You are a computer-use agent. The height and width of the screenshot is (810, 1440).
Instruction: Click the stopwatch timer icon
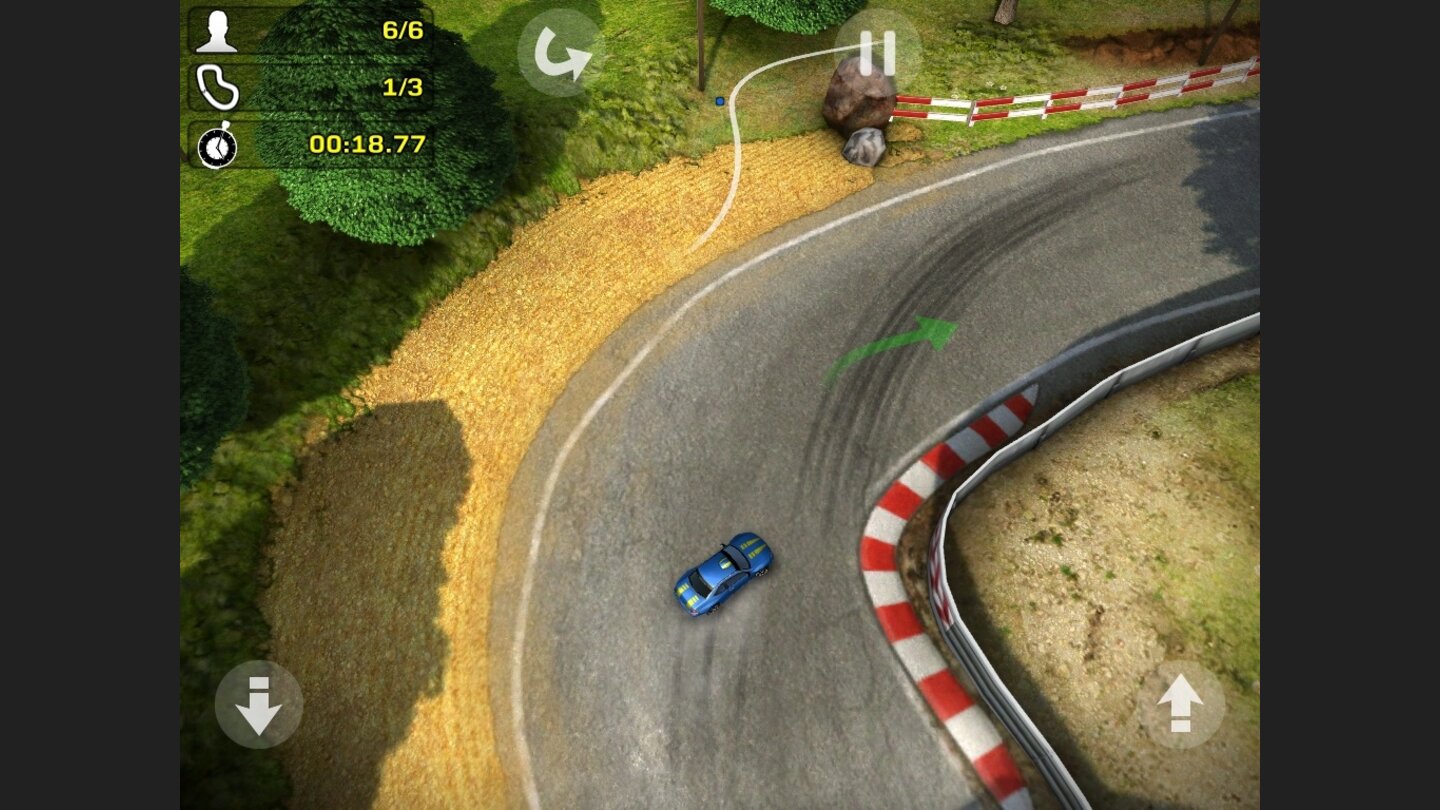tap(217, 147)
